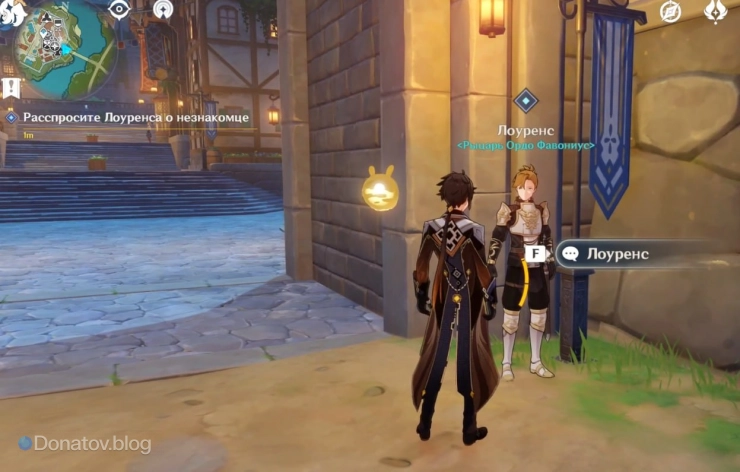
Task: Open the quest log exclamation icon
Action: pyautogui.click(x=11, y=88)
